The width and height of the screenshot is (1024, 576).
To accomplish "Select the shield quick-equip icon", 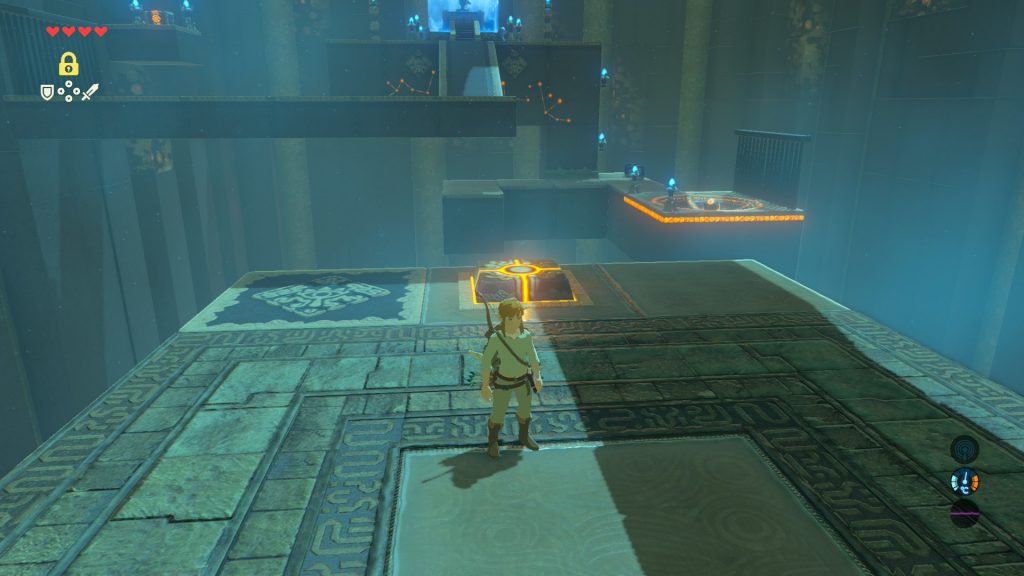I will coord(46,92).
